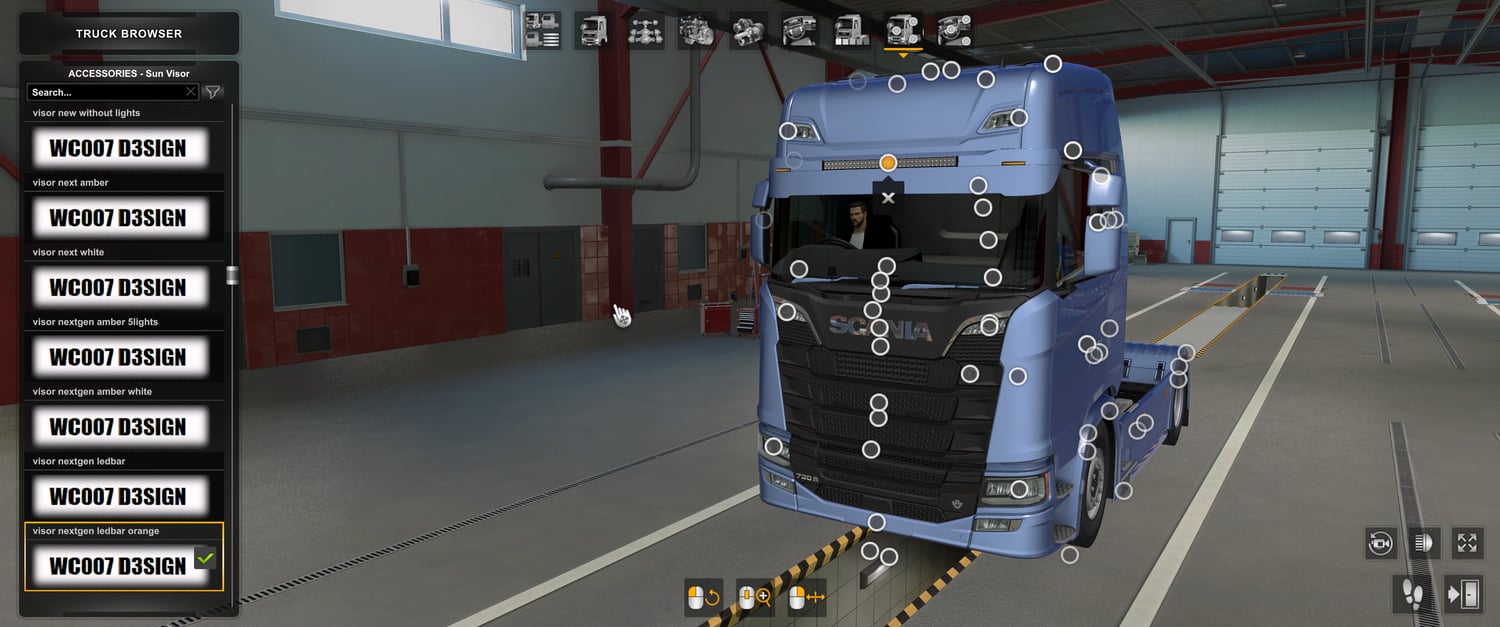
Task: Click the accessory search field
Action: point(107,92)
